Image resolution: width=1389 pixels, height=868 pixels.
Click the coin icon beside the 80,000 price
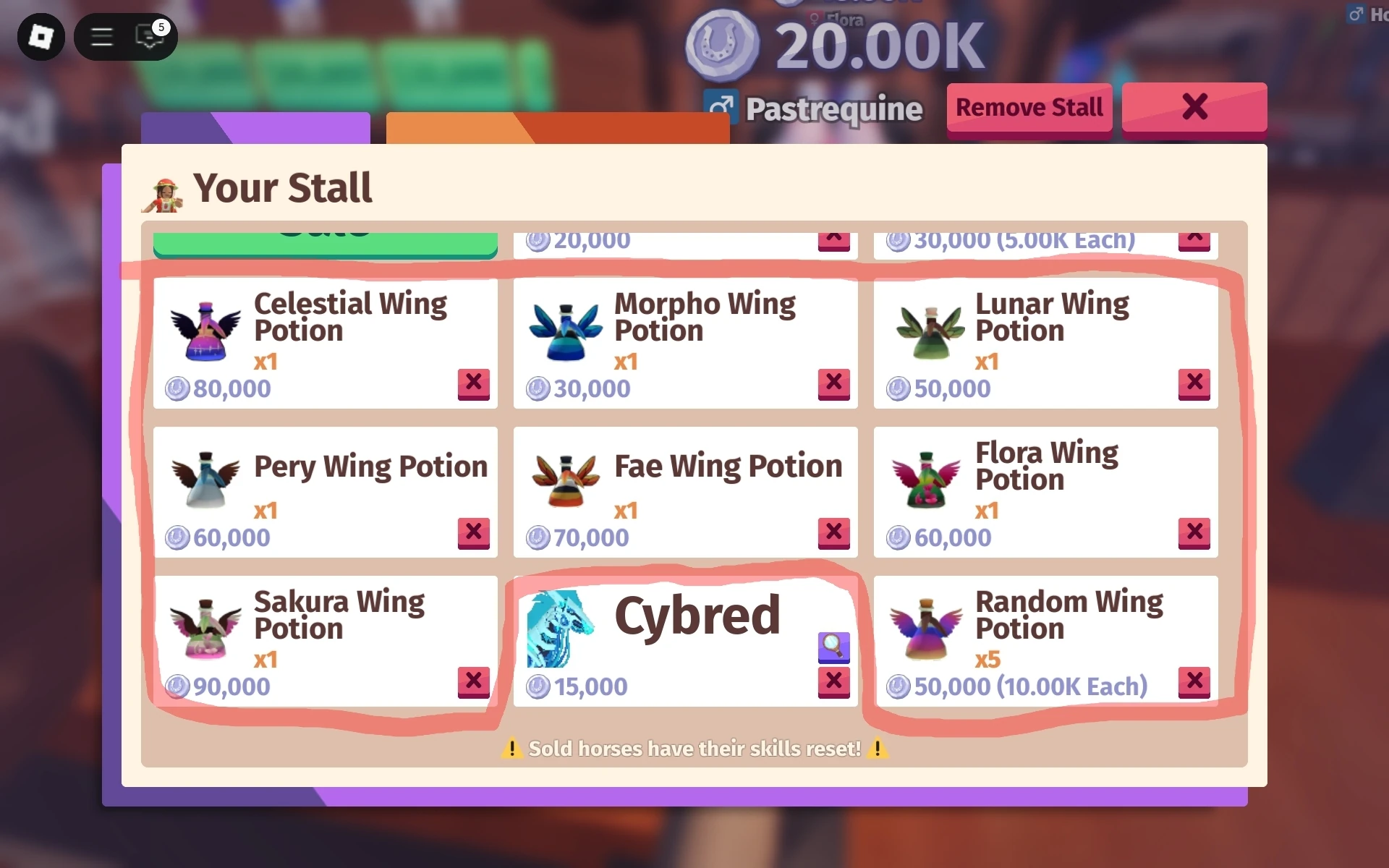coord(177,388)
